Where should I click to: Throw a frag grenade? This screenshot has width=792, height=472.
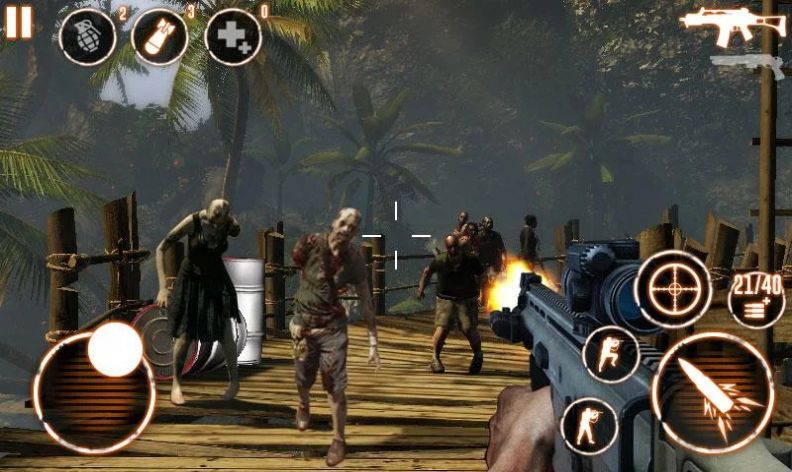tap(88, 37)
